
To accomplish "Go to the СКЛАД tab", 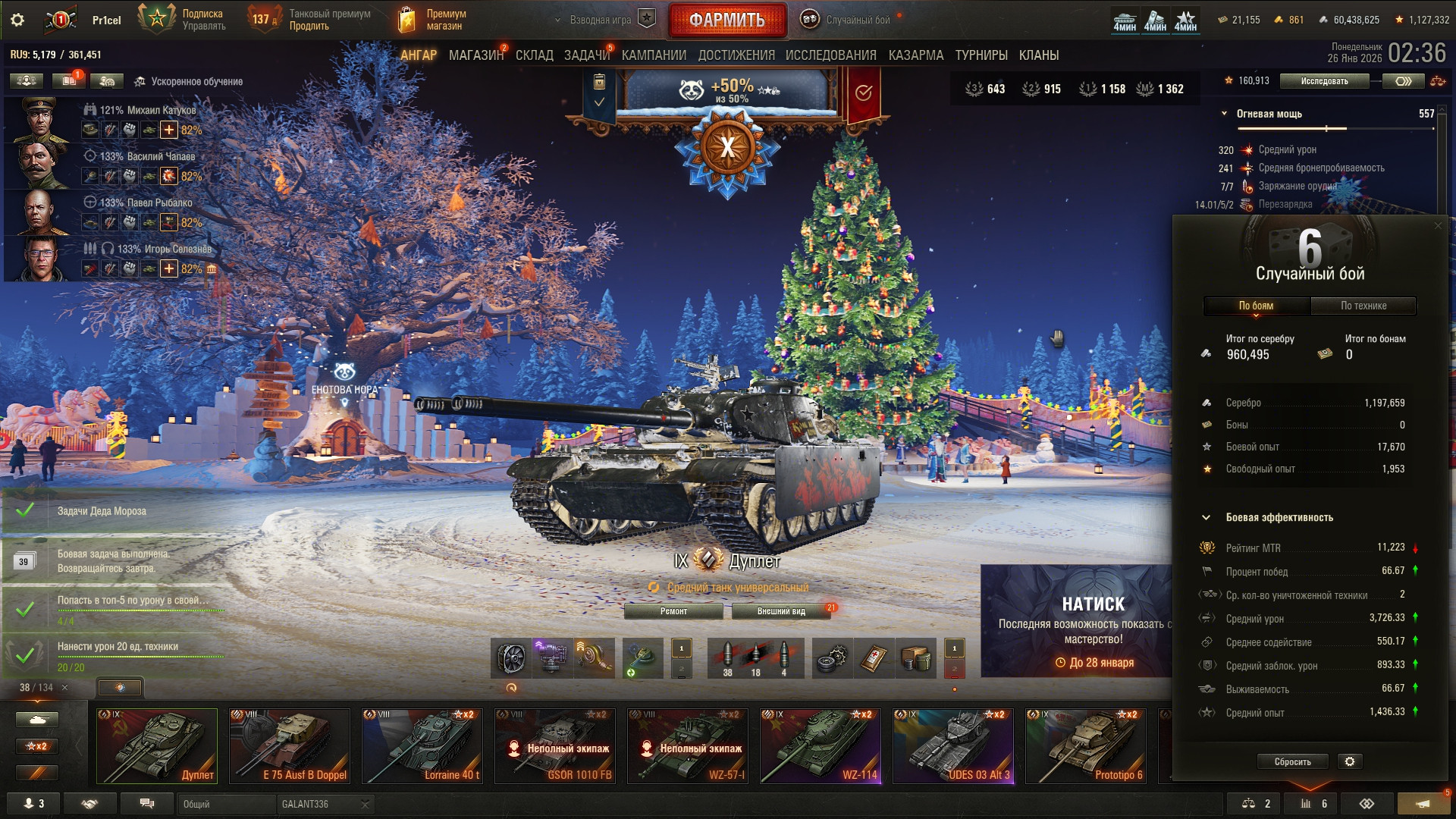I will [534, 55].
